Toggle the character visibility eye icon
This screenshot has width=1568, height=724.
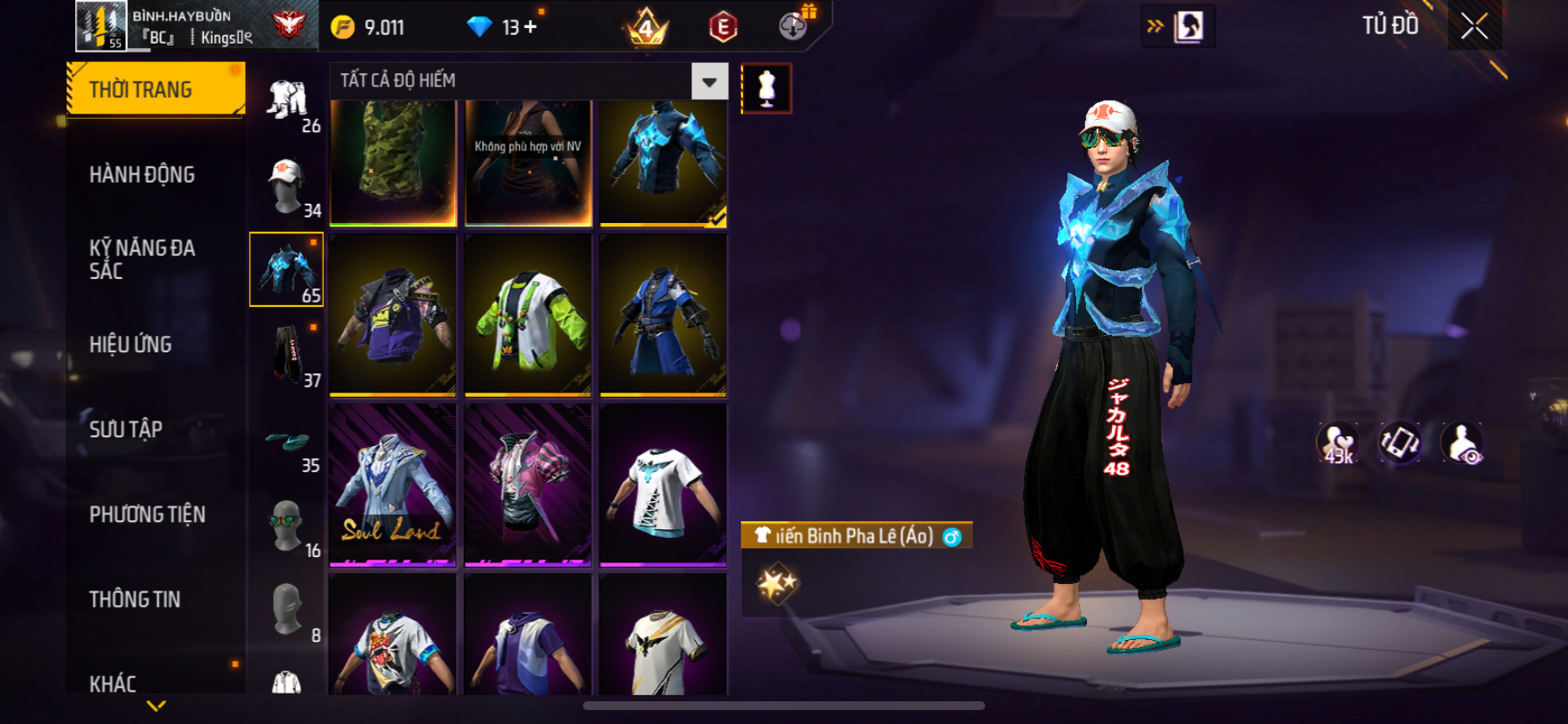[x=1462, y=443]
